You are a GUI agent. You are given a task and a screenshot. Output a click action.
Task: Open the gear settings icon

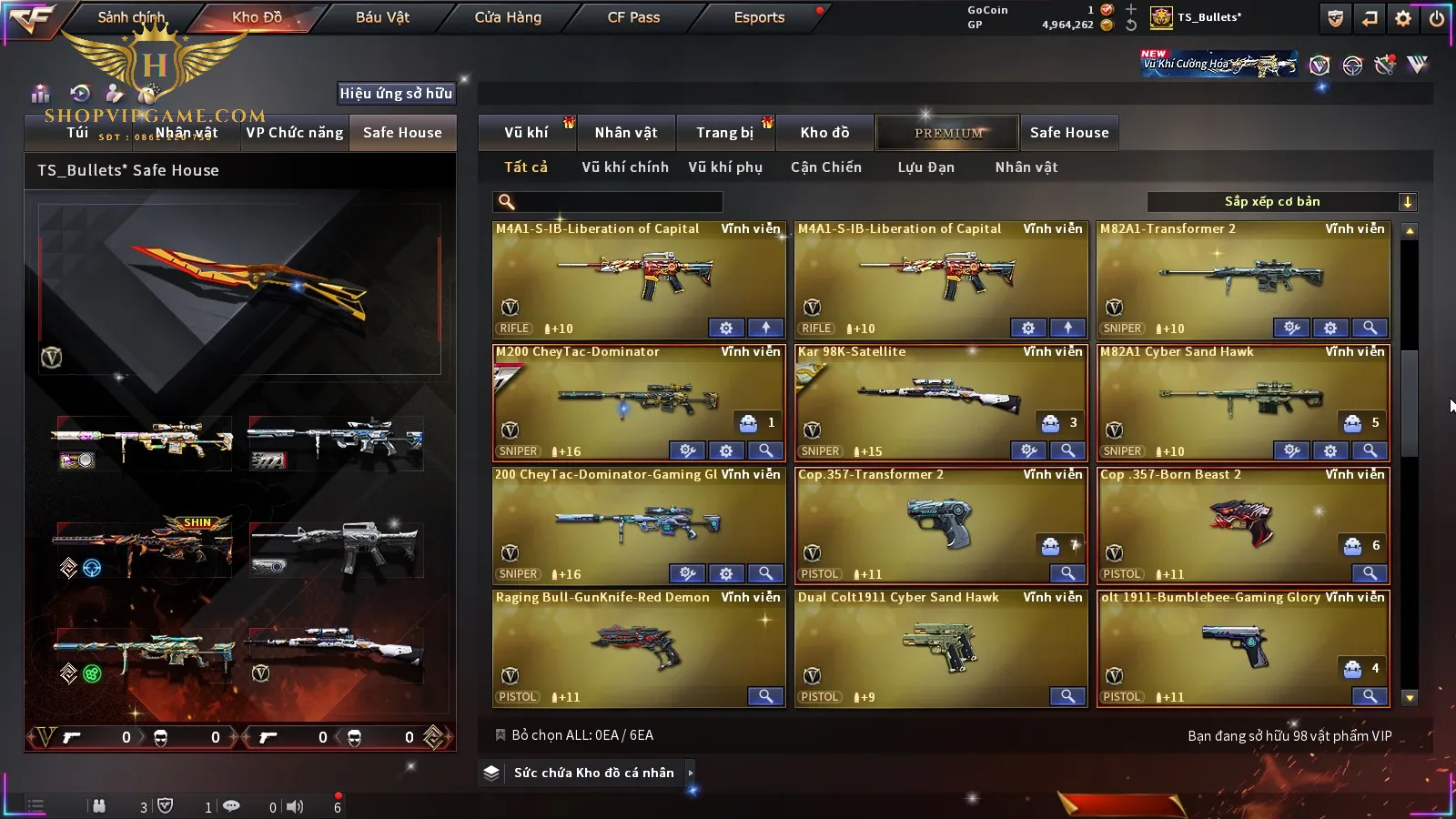click(x=1403, y=18)
